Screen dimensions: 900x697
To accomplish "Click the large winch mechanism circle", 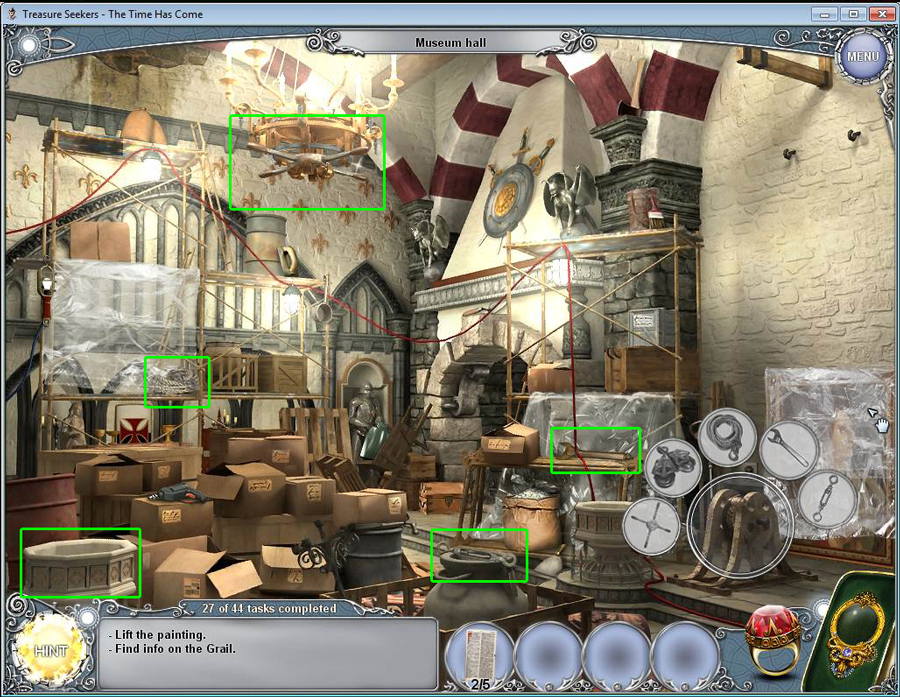I will pos(740,525).
